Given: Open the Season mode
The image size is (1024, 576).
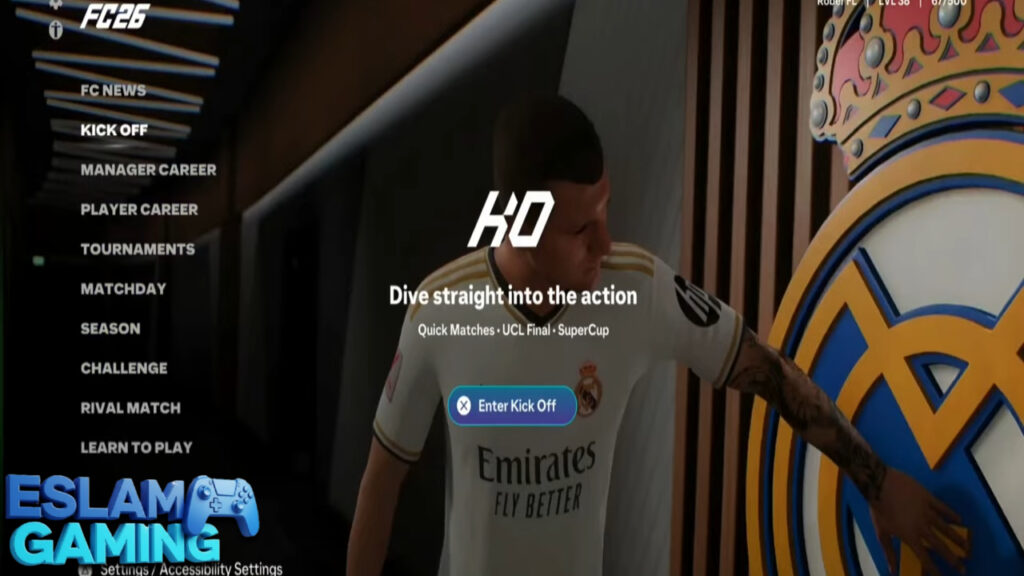Looking at the screenshot, I should coord(110,328).
